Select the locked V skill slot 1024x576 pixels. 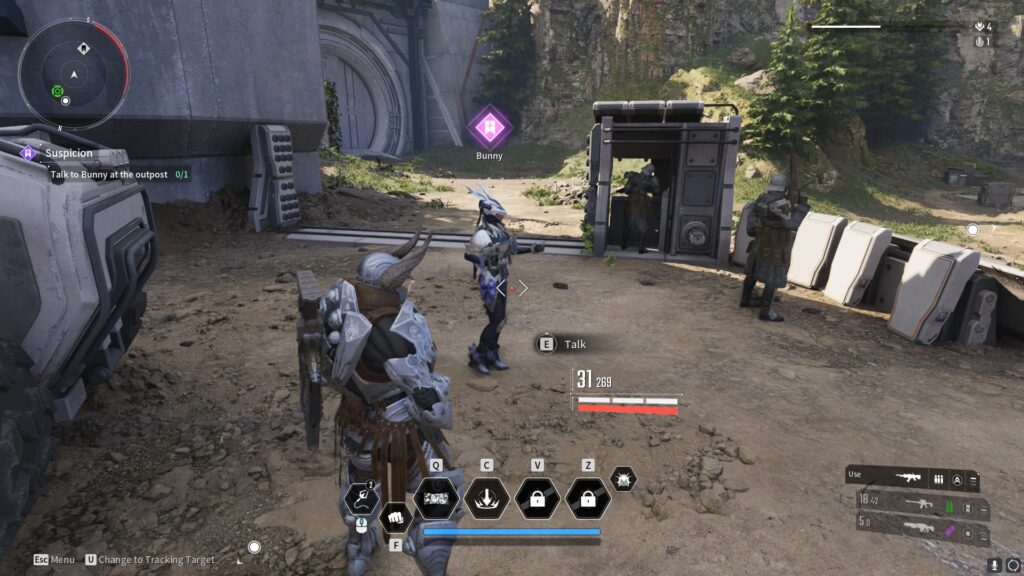[x=537, y=497]
